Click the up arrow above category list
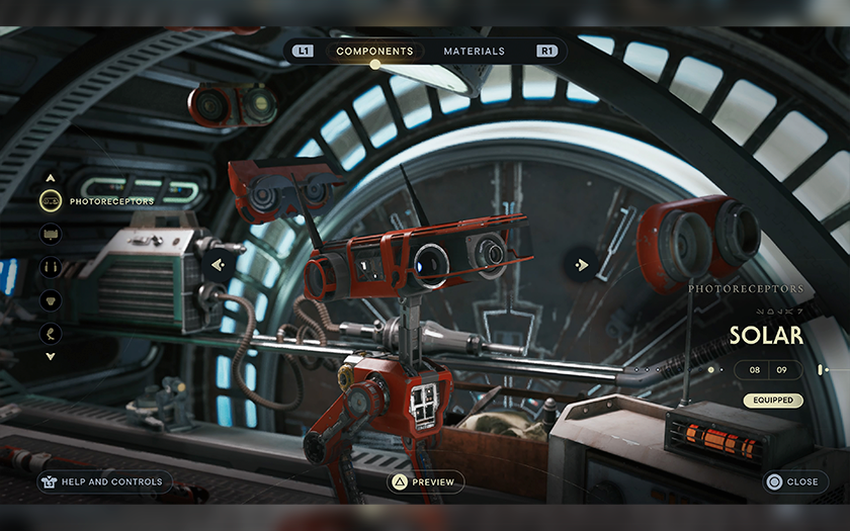The image size is (850, 531). coord(51,178)
